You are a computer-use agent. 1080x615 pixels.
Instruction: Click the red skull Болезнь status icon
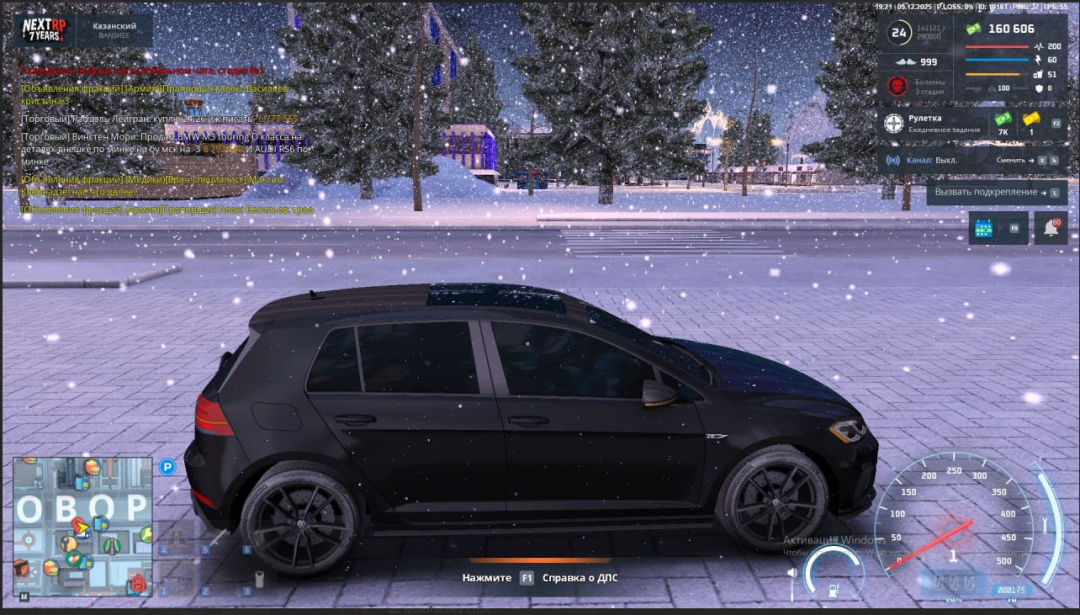tap(897, 87)
